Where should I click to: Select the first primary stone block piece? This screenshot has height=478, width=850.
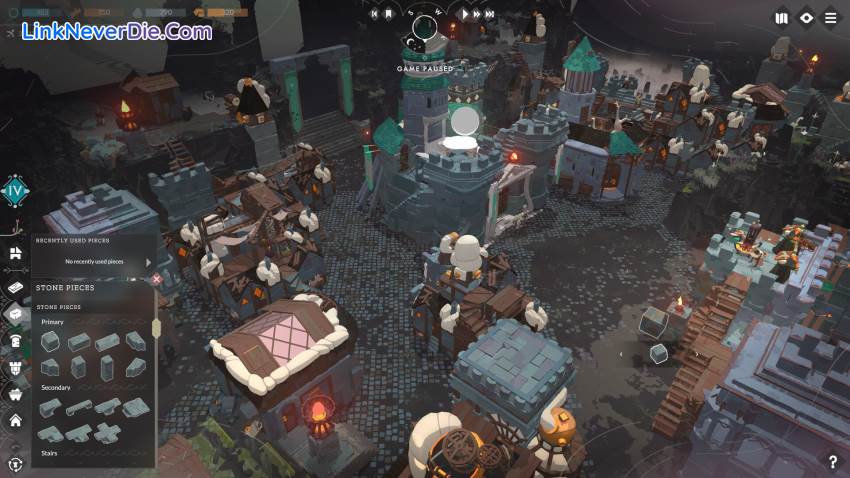(50, 342)
